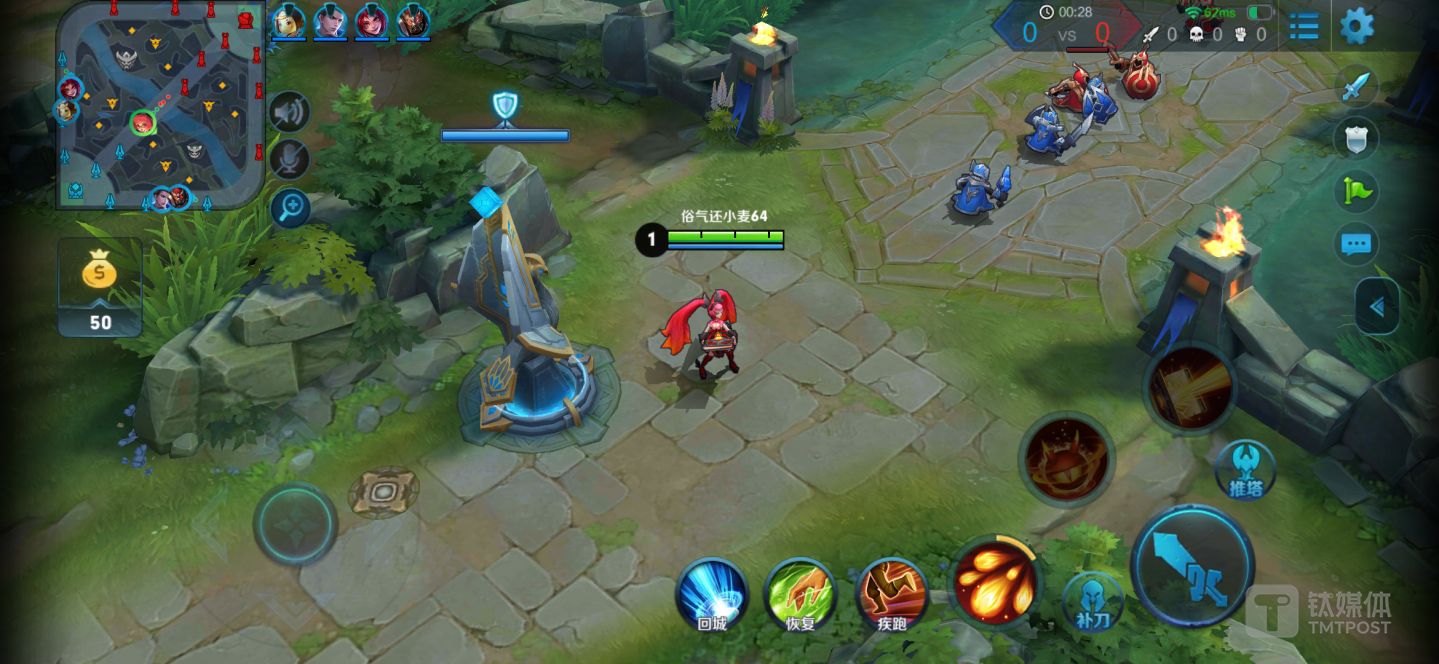This screenshot has height=664, width=1439.
Task: Open the settings gear
Action: (1356, 26)
